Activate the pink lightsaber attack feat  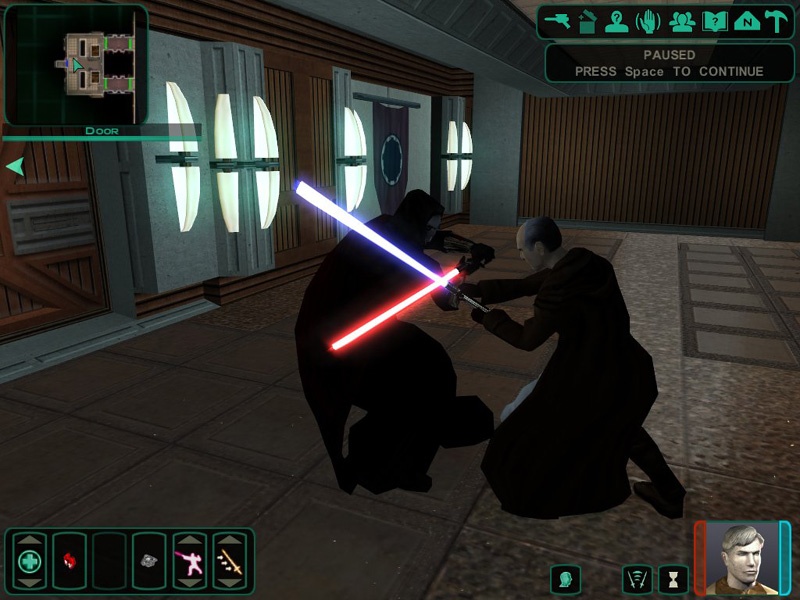pyautogui.click(x=189, y=561)
